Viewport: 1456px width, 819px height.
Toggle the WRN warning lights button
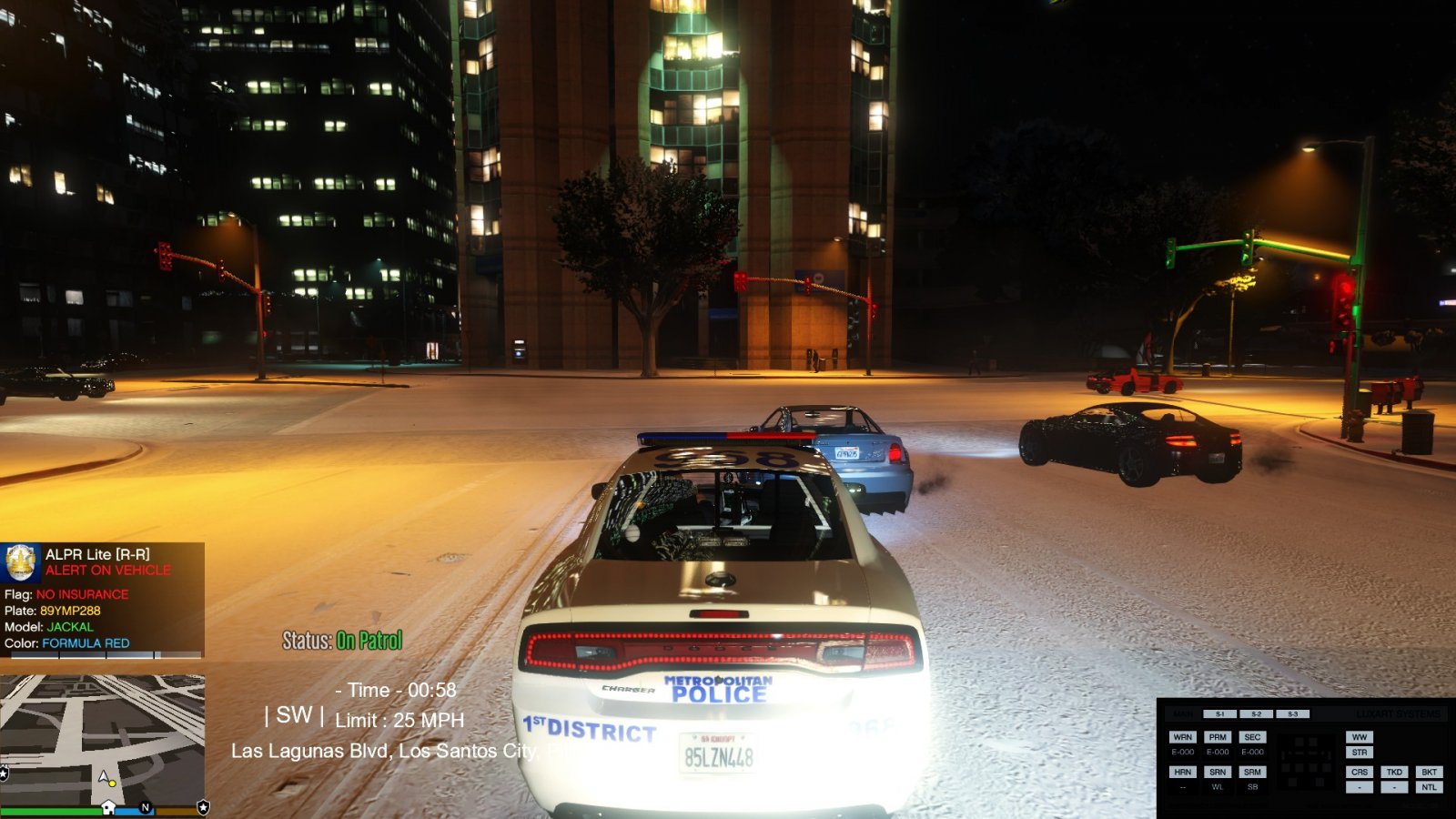click(1182, 737)
